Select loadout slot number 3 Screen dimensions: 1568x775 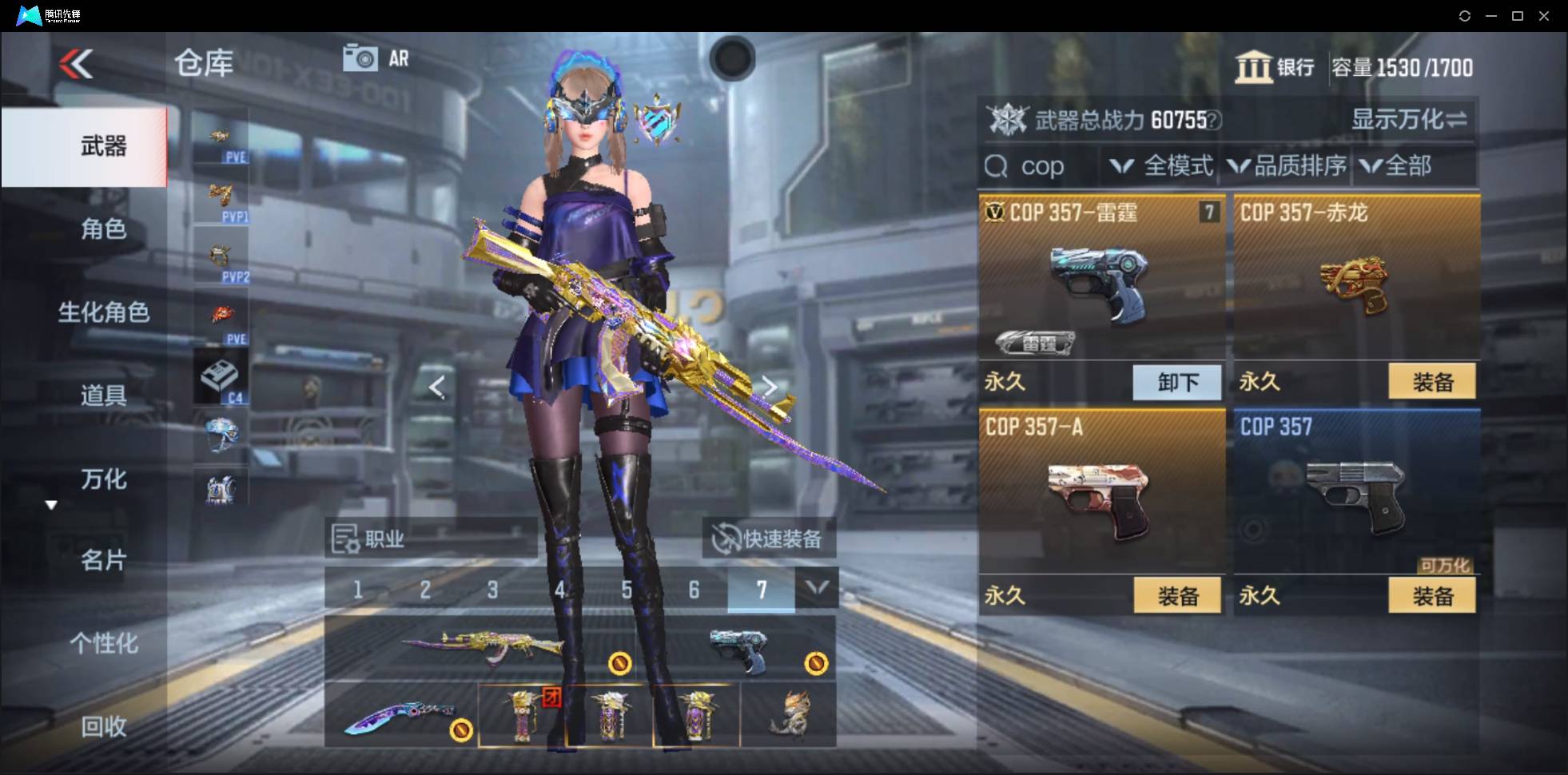492,590
